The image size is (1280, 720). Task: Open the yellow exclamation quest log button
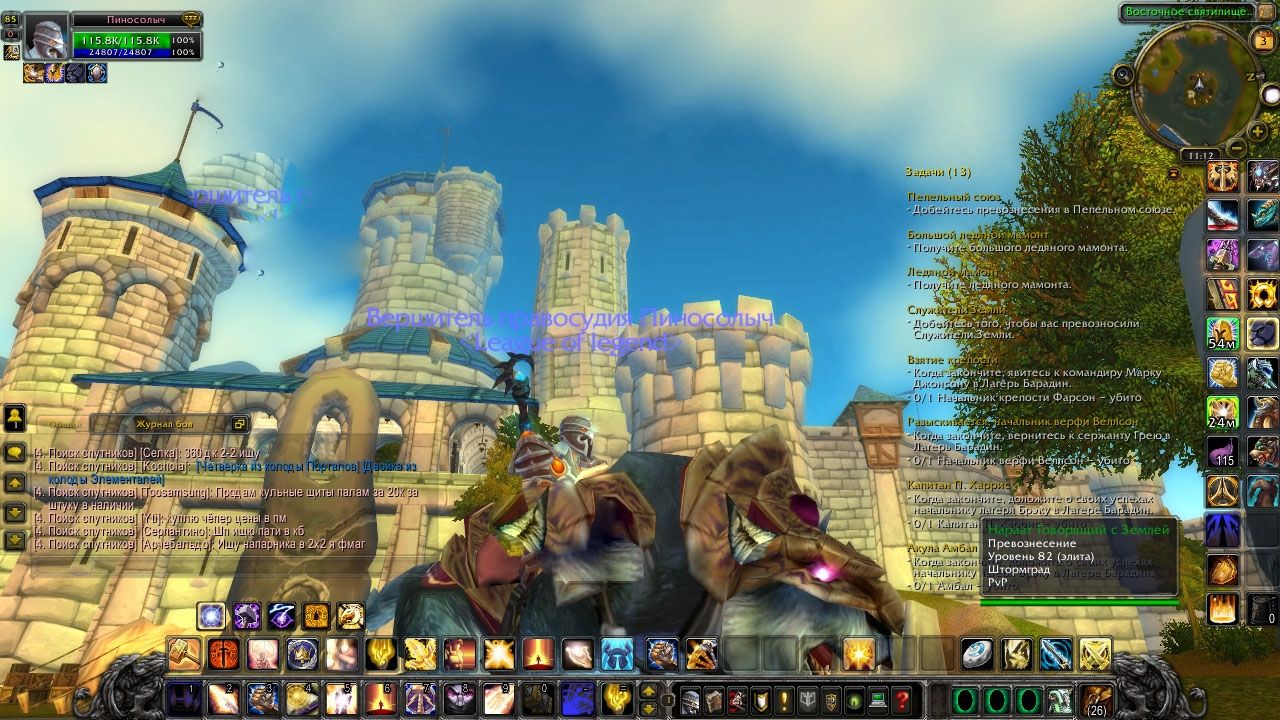click(x=783, y=699)
